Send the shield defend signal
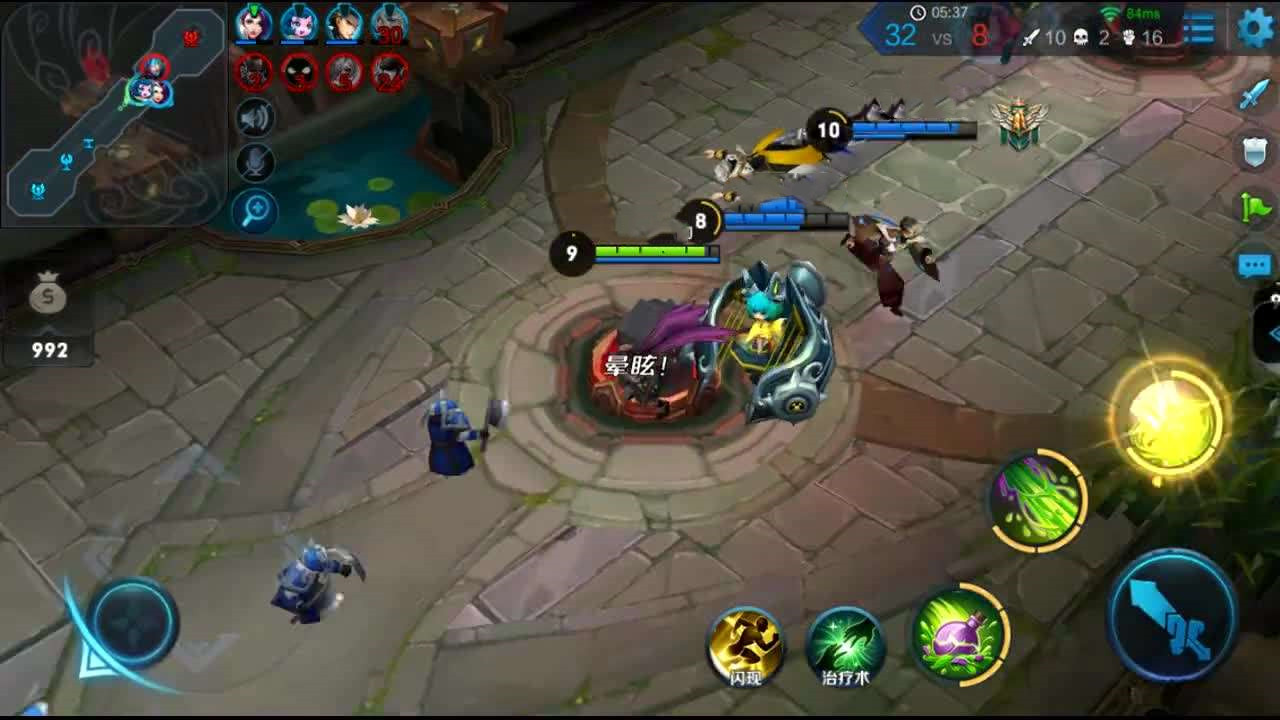The width and height of the screenshot is (1280, 720). [1254, 151]
